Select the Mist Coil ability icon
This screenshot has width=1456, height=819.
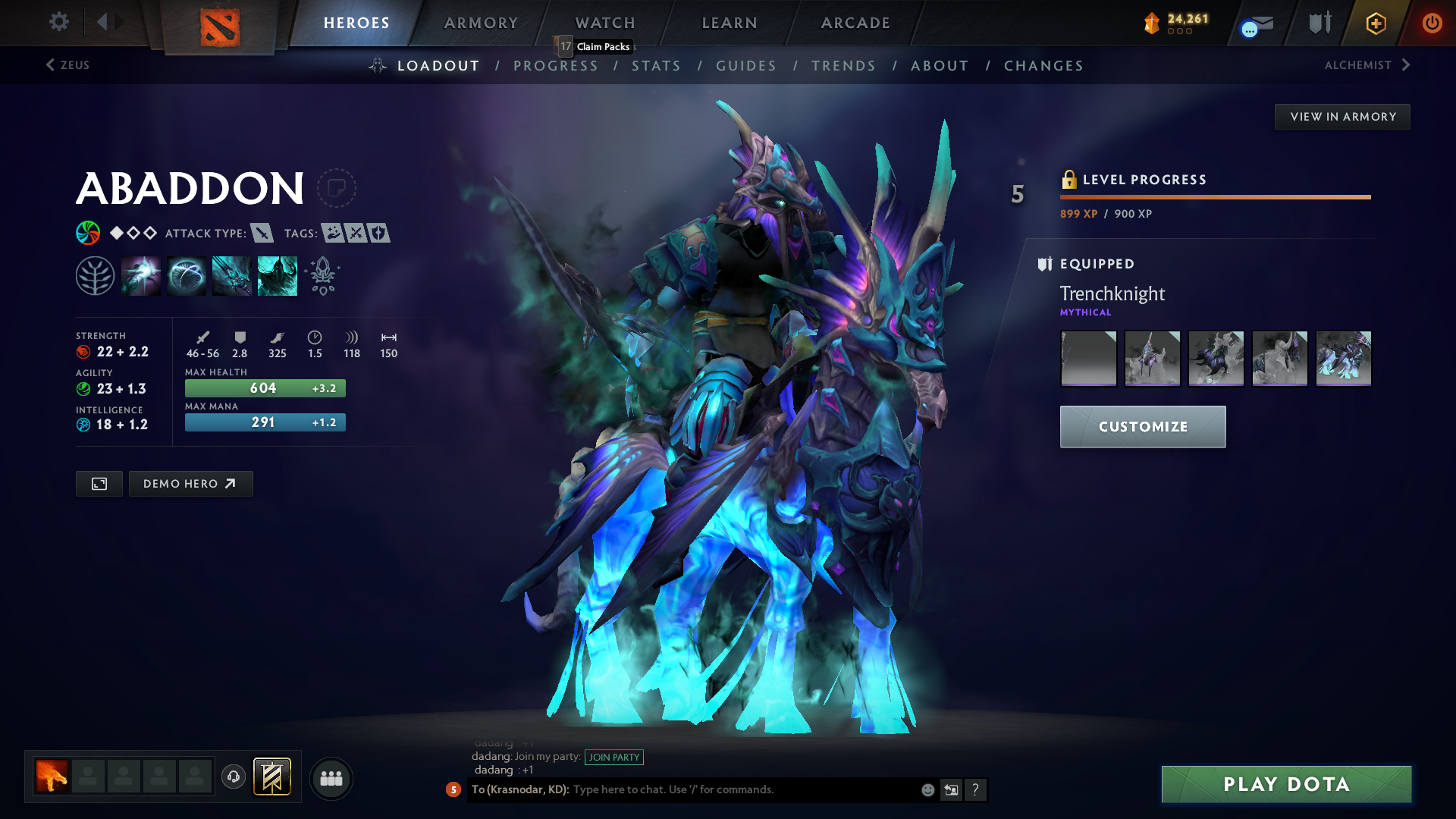tap(141, 275)
